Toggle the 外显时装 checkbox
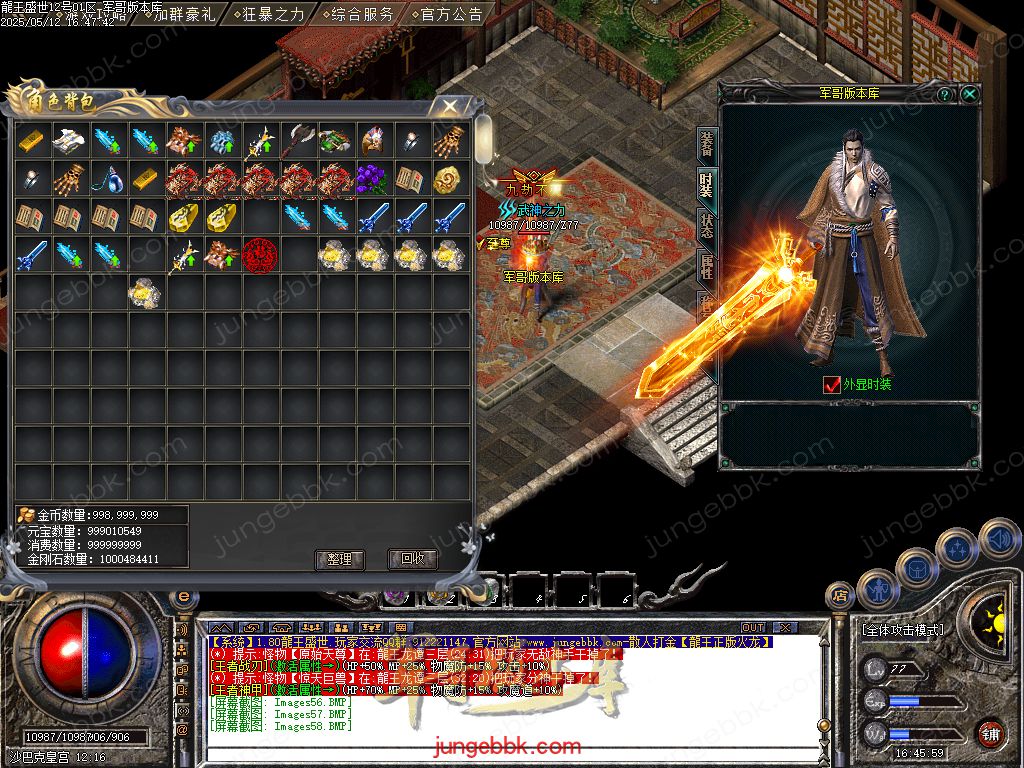1024x768 pixels. (x=831, y=384)
